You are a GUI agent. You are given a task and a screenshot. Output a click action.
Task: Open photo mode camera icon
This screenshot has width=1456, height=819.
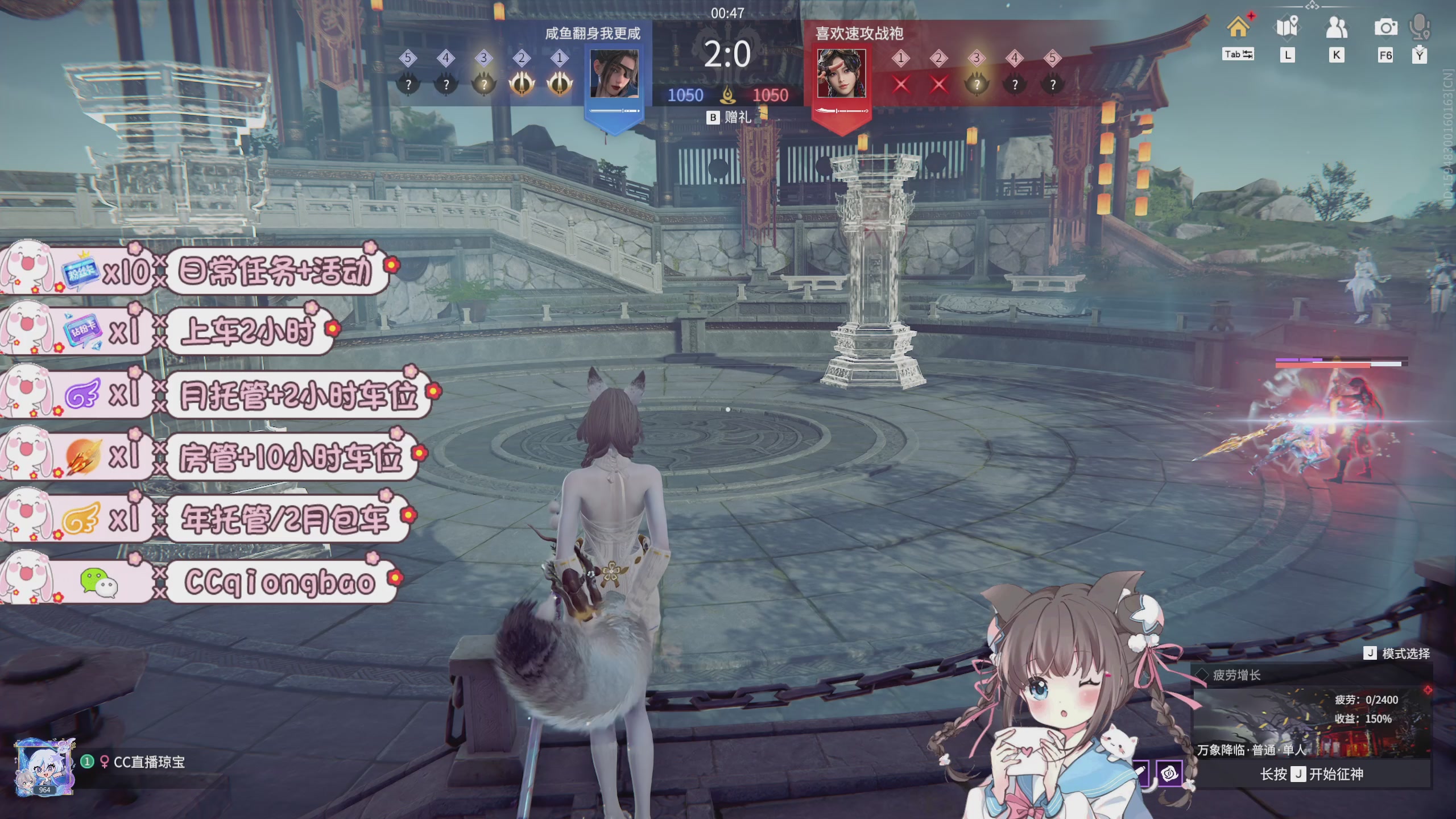(1385, 27)
